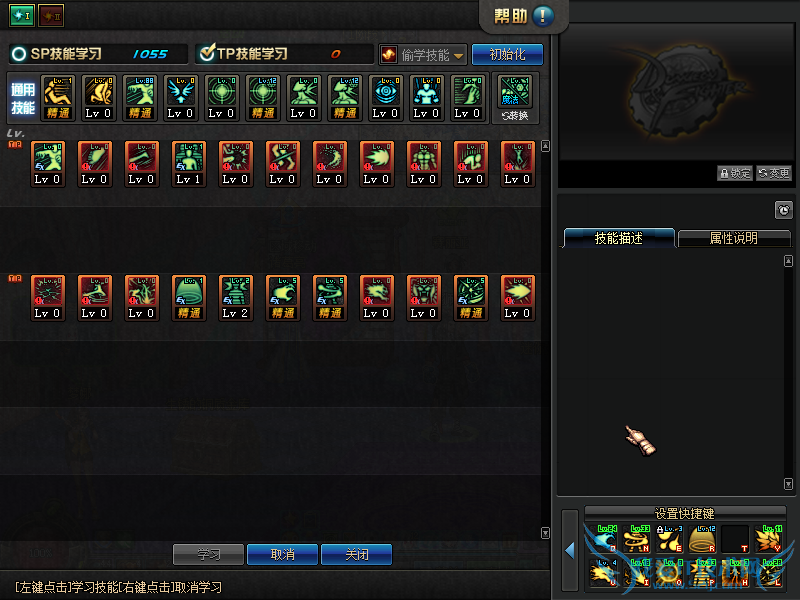Click the clock icon above the description tabs
The width and height of the screenshot is (800, 600).
point(783,210)
